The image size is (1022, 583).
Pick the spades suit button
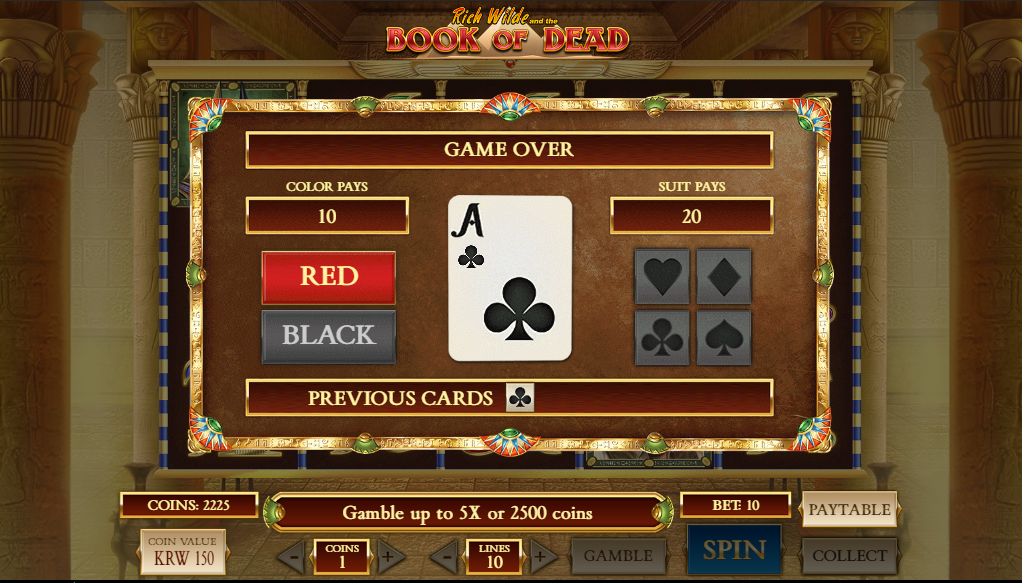pyautogui.click(x=724, y=338)
